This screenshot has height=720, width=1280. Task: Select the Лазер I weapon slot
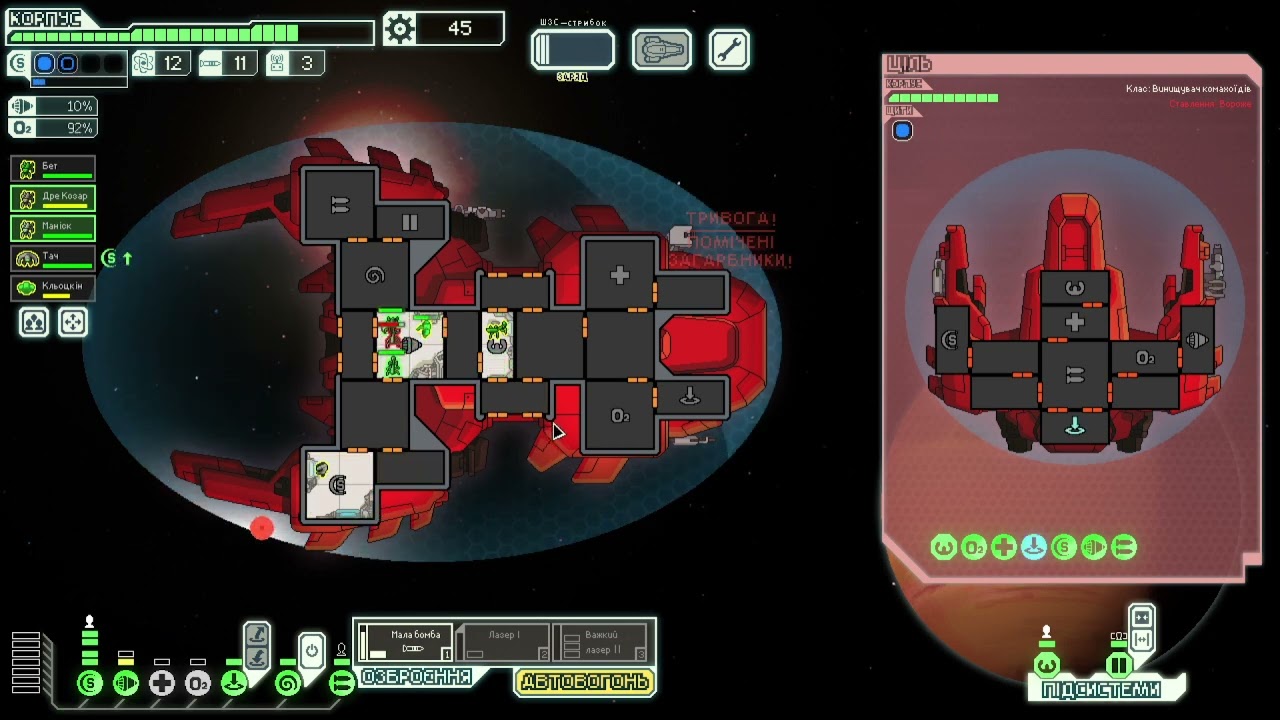[x=503, y=643]
